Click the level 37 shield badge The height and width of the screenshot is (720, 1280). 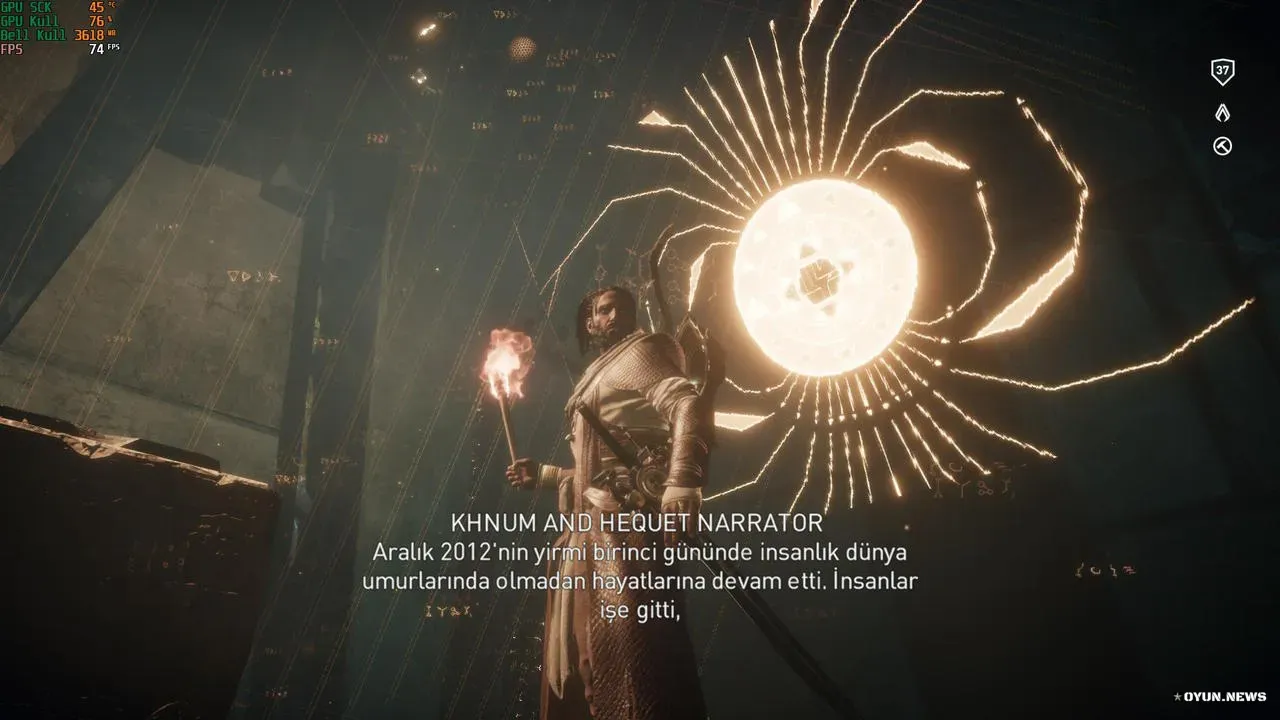[1222, 72]
